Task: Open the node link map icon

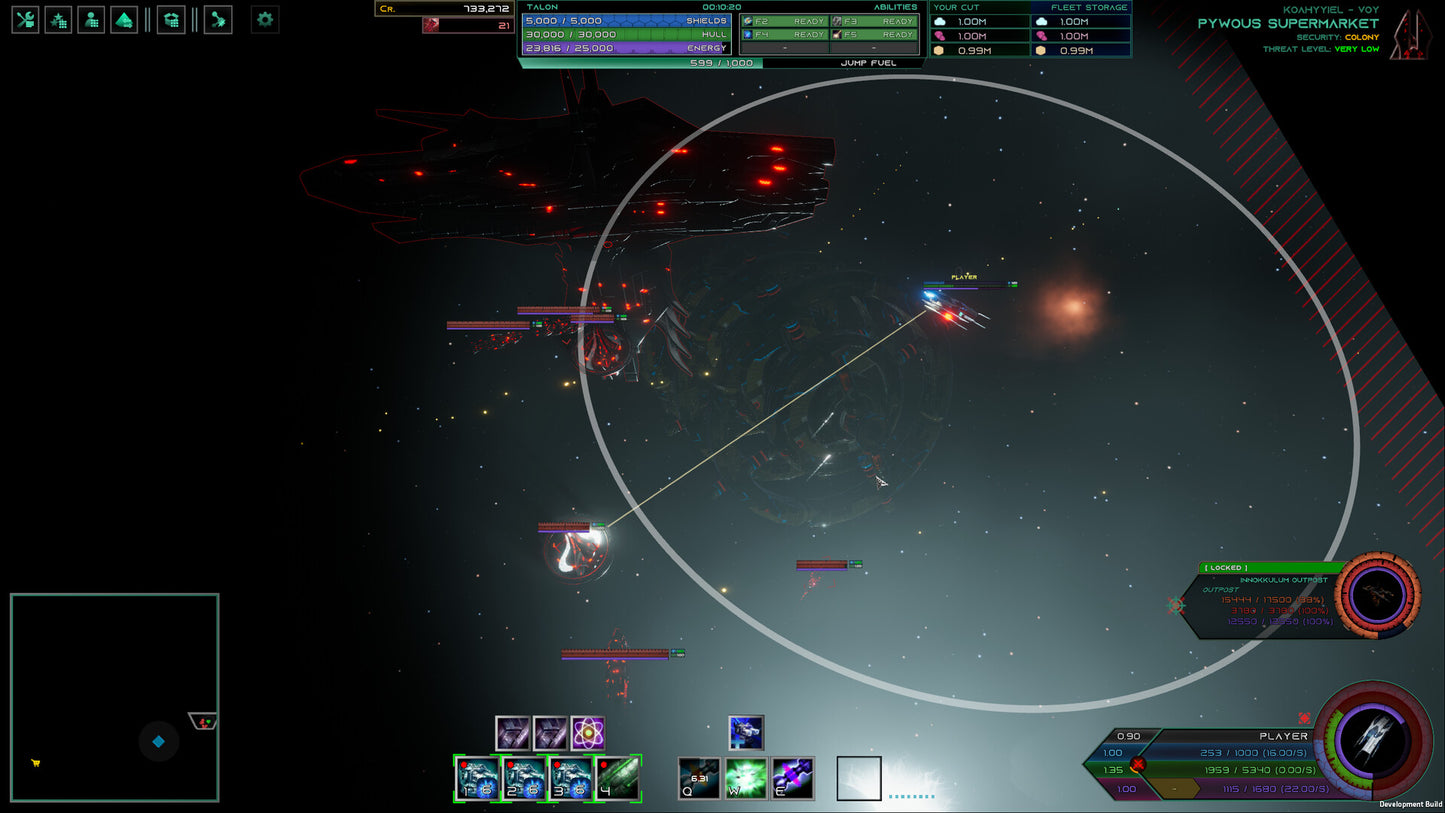Action: click(218, 19)
